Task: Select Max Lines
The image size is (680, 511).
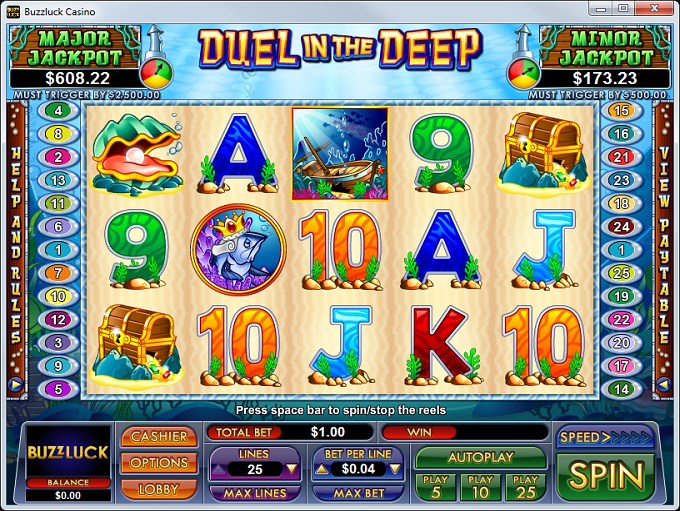Action: (255, 493)
